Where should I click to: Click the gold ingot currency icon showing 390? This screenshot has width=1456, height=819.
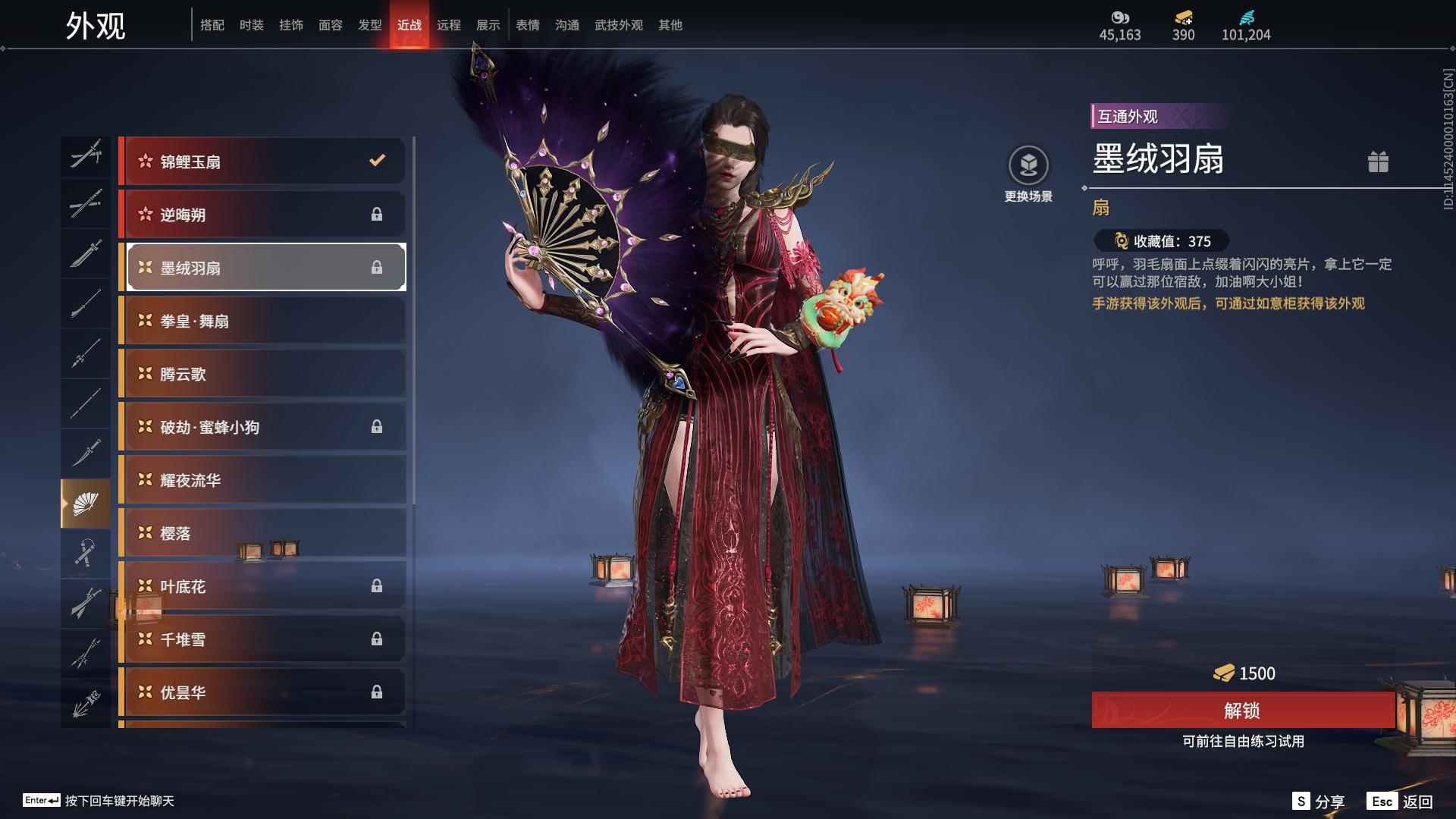pyautogui.click(x=1183, y=19)
